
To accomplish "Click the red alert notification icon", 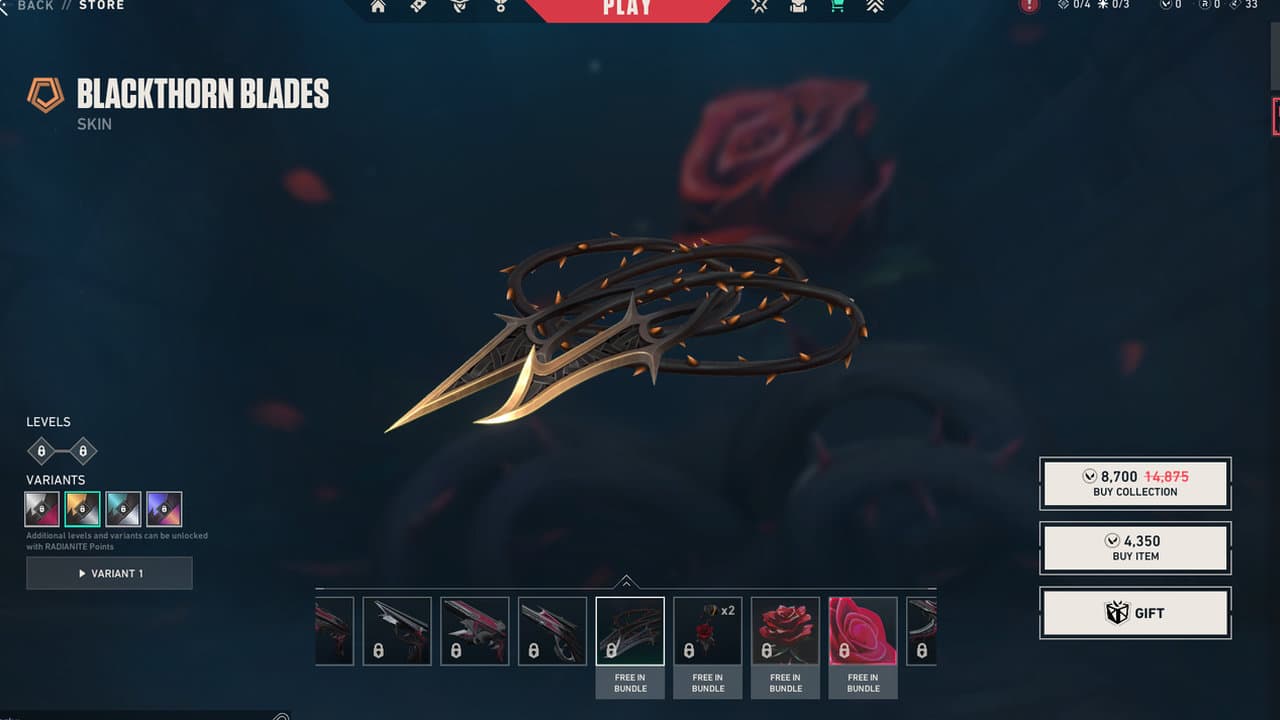I will point(1029,6).
